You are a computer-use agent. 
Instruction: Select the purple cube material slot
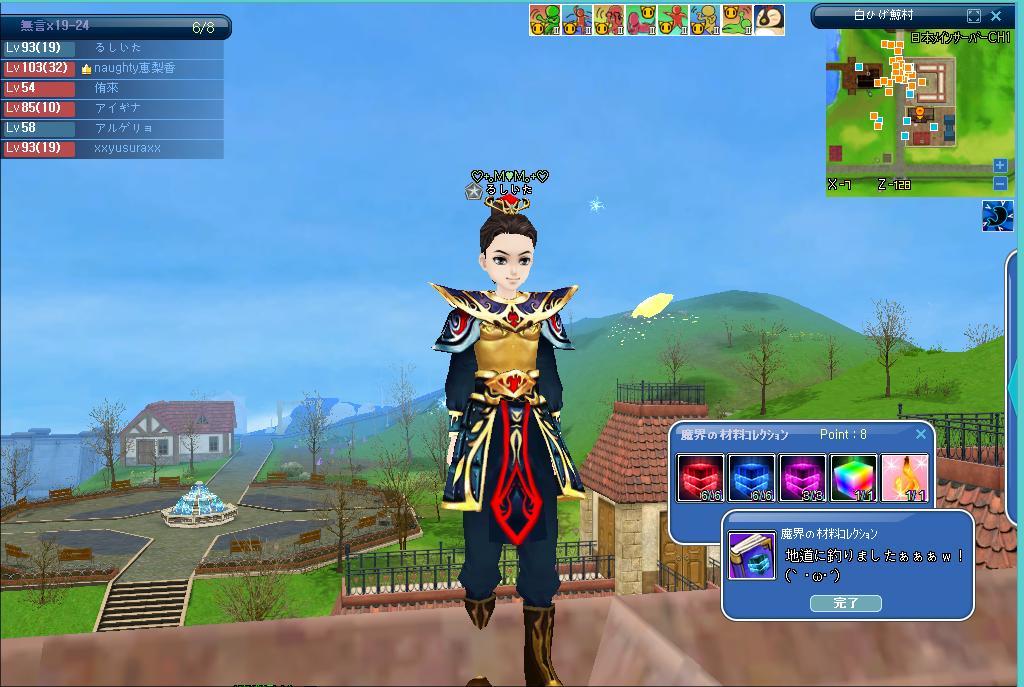pyautogui.click(x=802, y=477)
